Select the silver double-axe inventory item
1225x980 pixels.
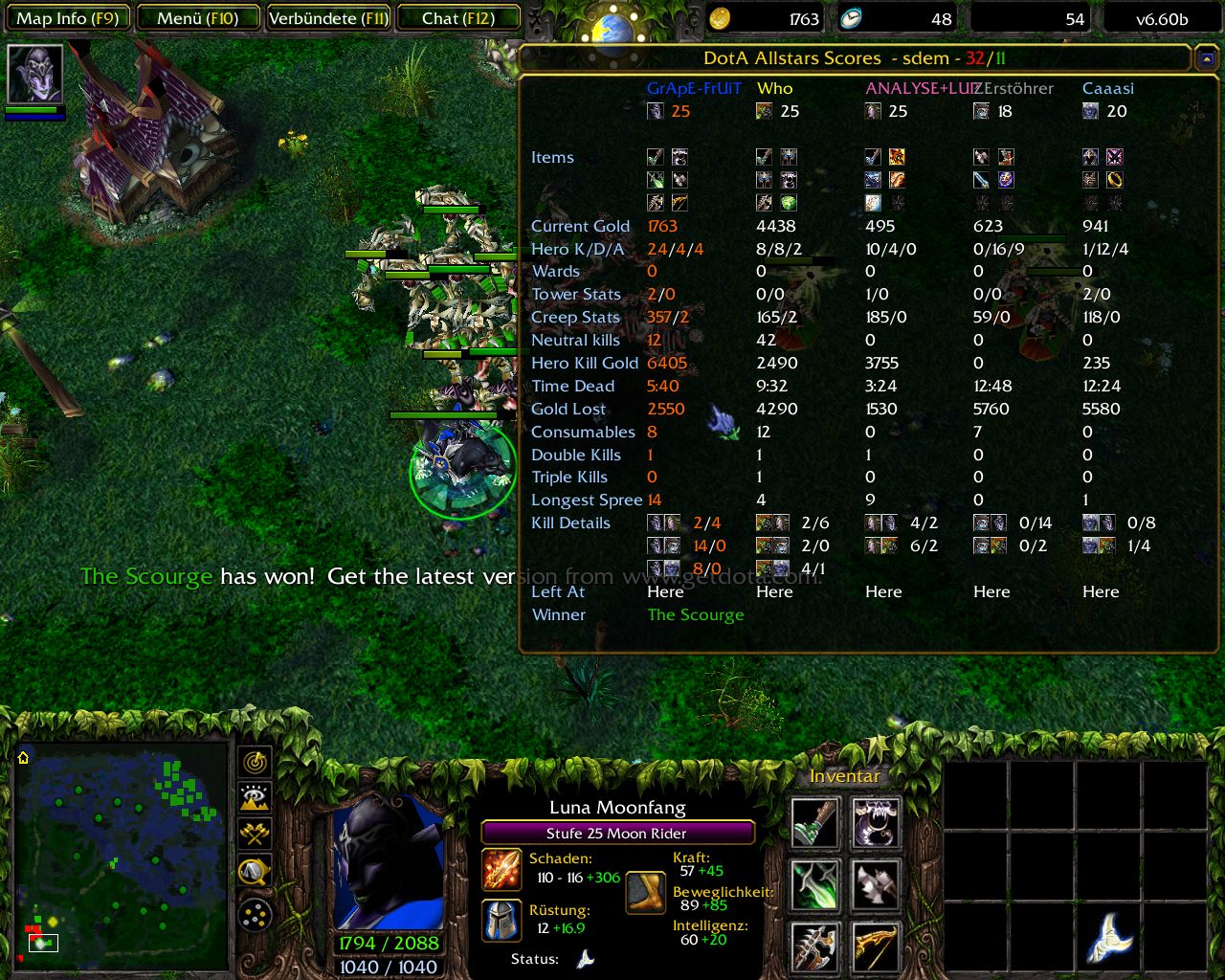(876, 884)
